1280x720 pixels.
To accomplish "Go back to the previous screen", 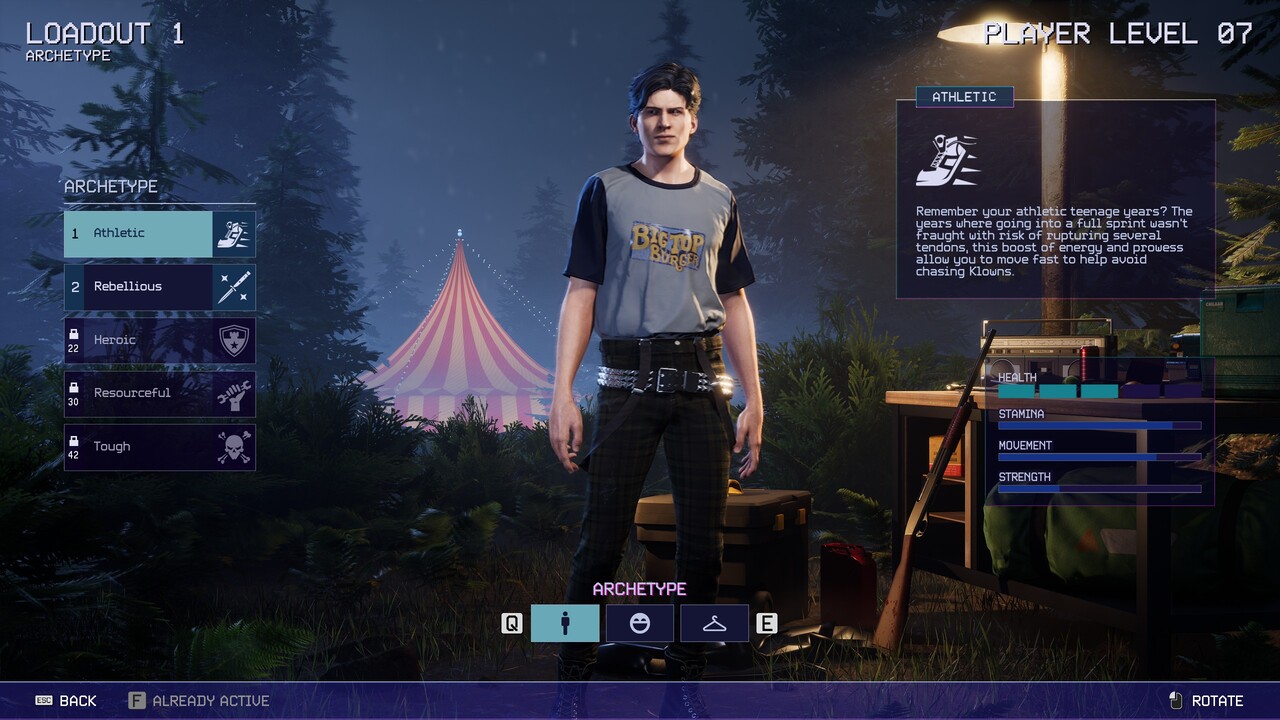I will click(x=66, y=701).
